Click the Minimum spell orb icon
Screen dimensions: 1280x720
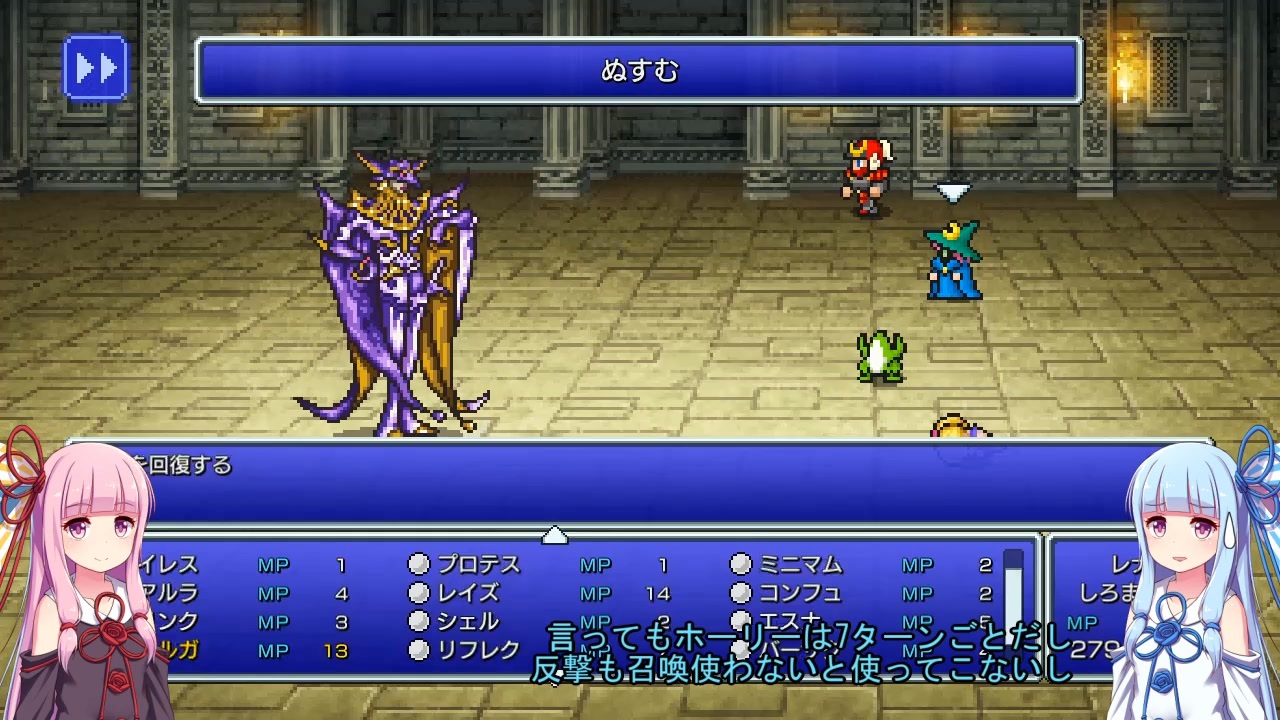(x=740, y=565)
